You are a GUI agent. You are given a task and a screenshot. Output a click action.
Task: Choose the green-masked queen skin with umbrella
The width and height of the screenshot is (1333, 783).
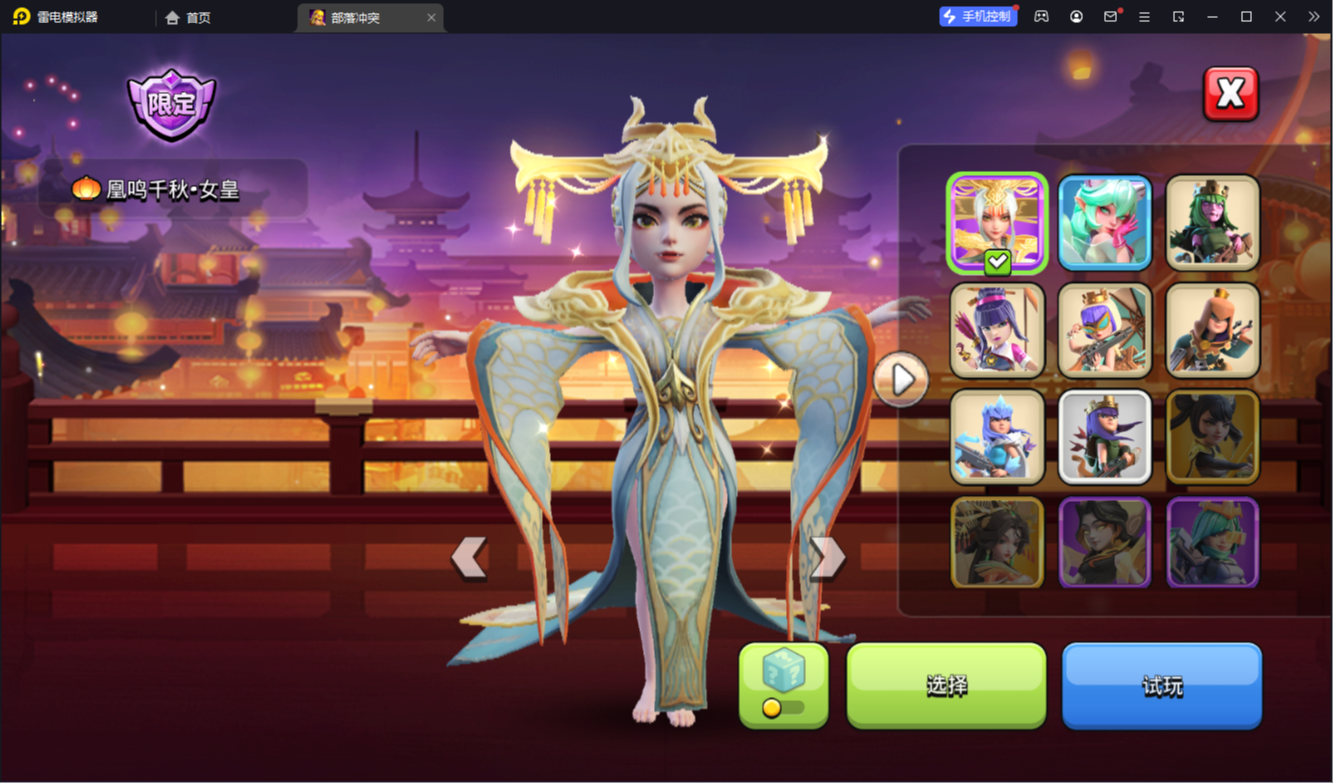[x=1104, y=330]
